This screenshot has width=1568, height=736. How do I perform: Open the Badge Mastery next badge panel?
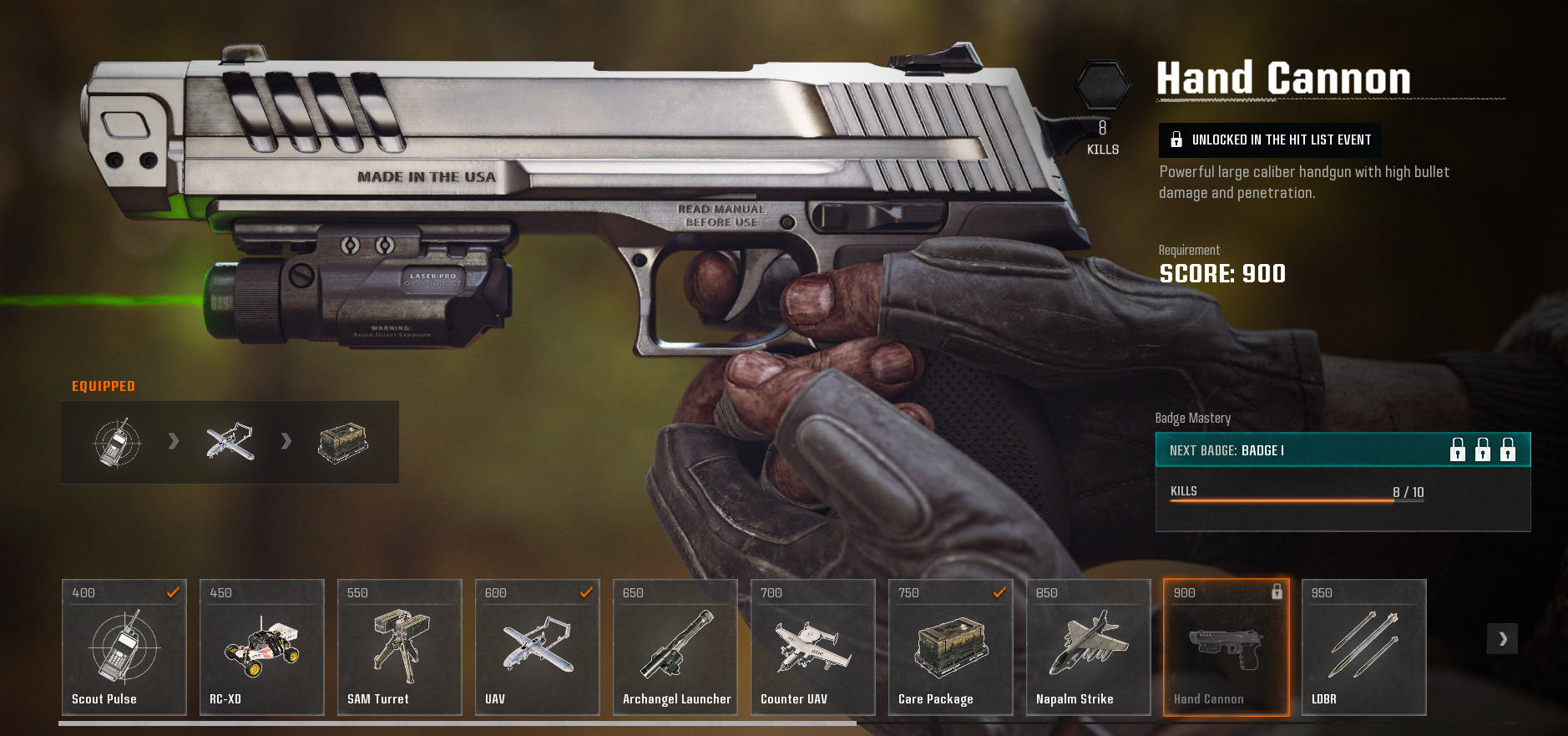(1343, 451)
